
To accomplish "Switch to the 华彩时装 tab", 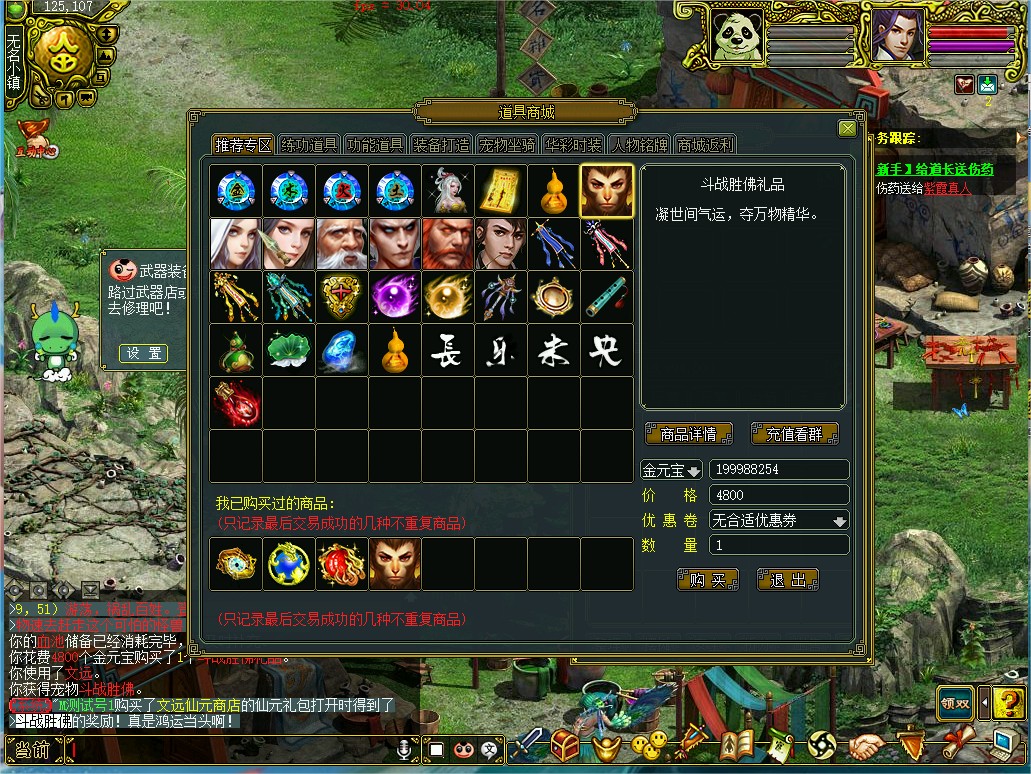I will pos(573,145).
